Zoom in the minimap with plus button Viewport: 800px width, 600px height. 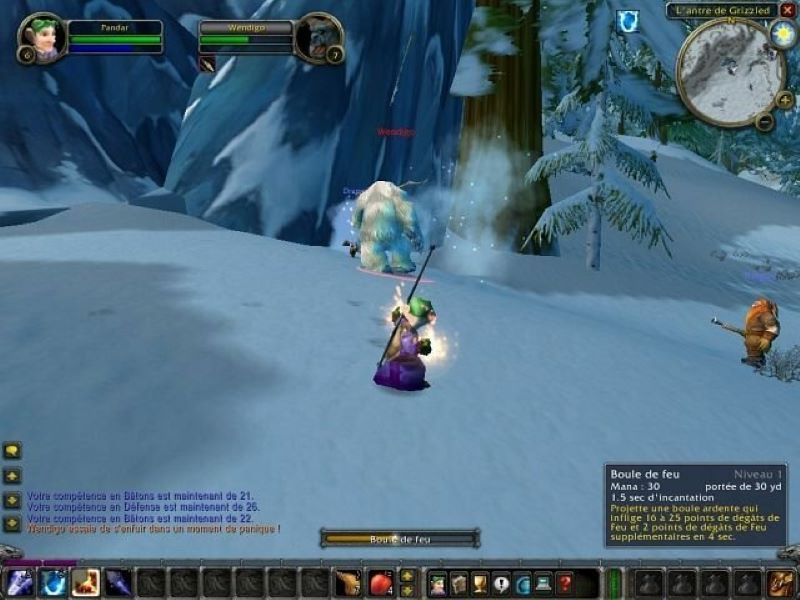(x=784, y=100)
